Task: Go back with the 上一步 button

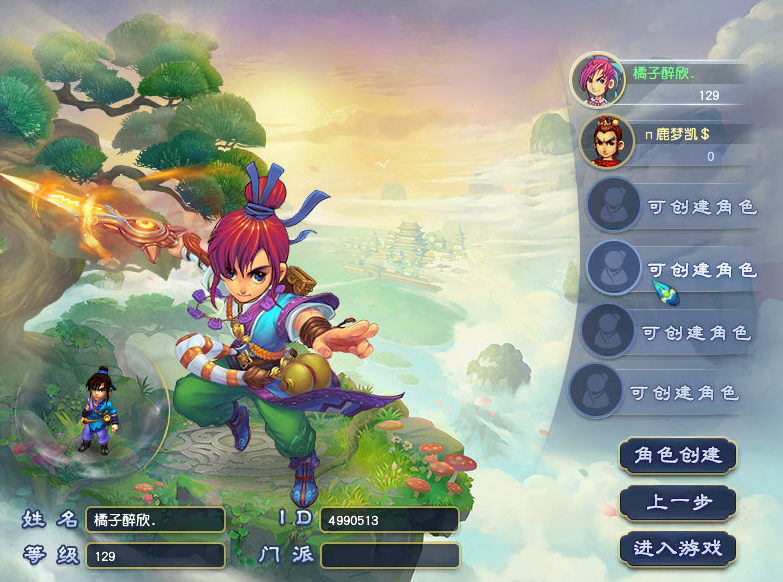Action: coord(677,502)
